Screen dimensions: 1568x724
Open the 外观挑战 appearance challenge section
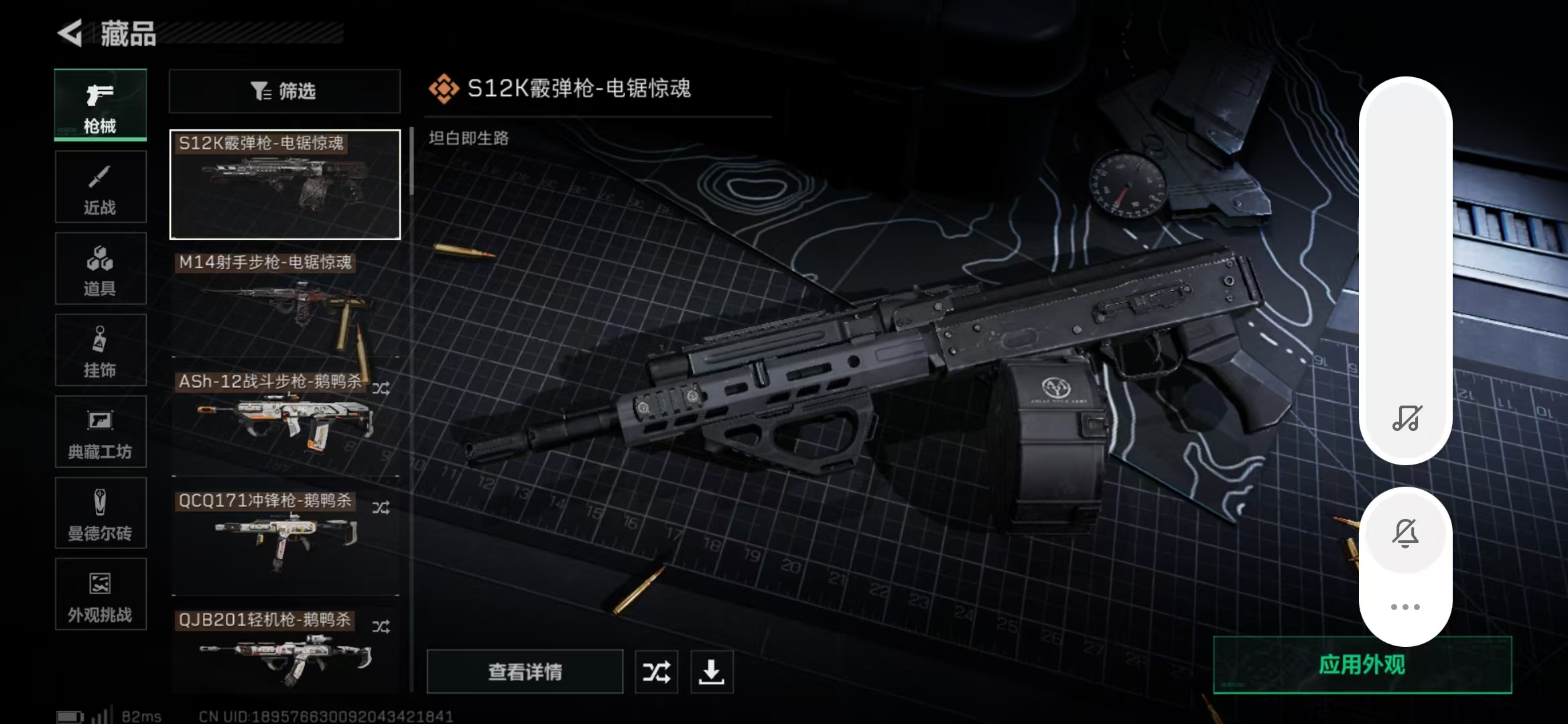(99, 595)
